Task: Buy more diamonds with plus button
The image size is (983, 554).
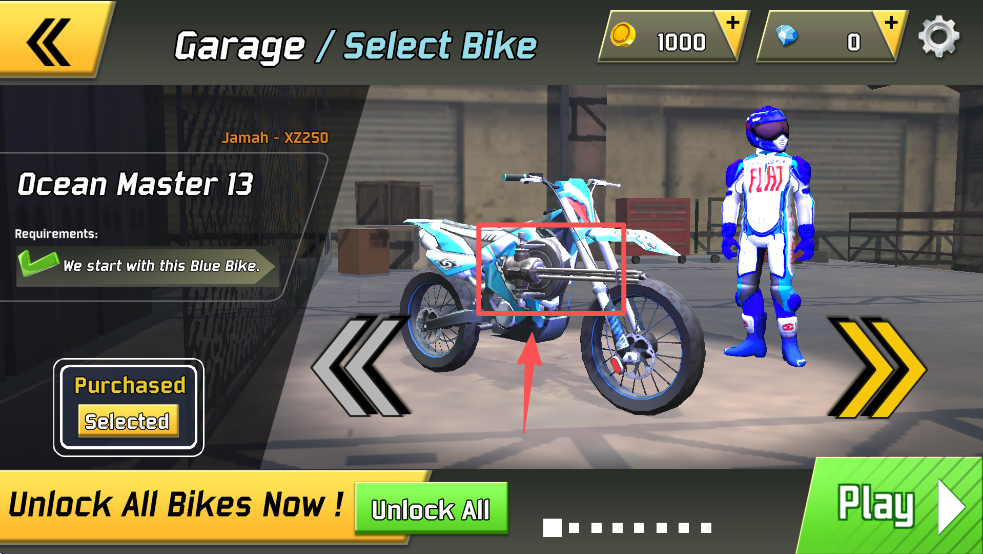Action: 889,23
